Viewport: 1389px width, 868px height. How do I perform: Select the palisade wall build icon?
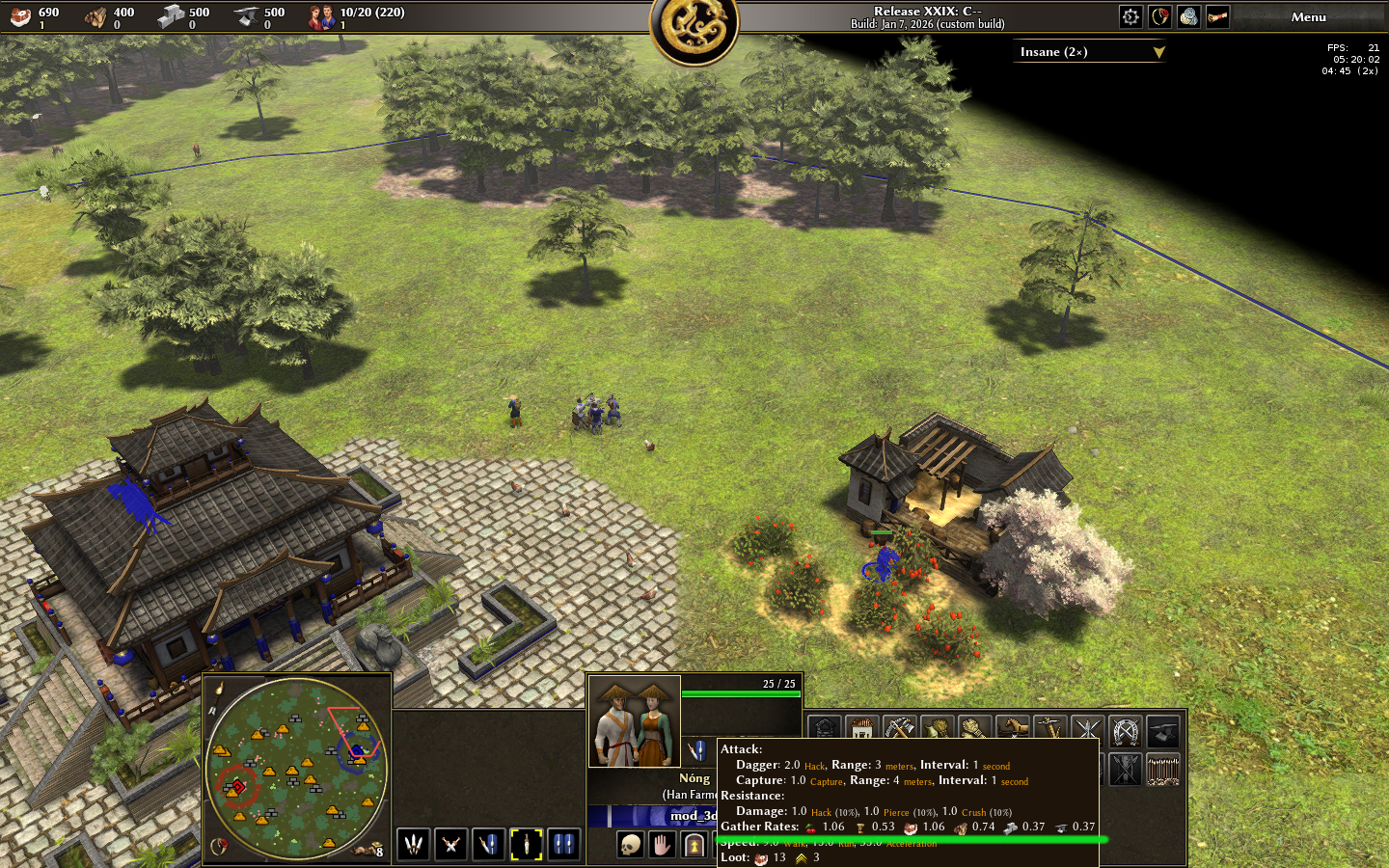1163,770
